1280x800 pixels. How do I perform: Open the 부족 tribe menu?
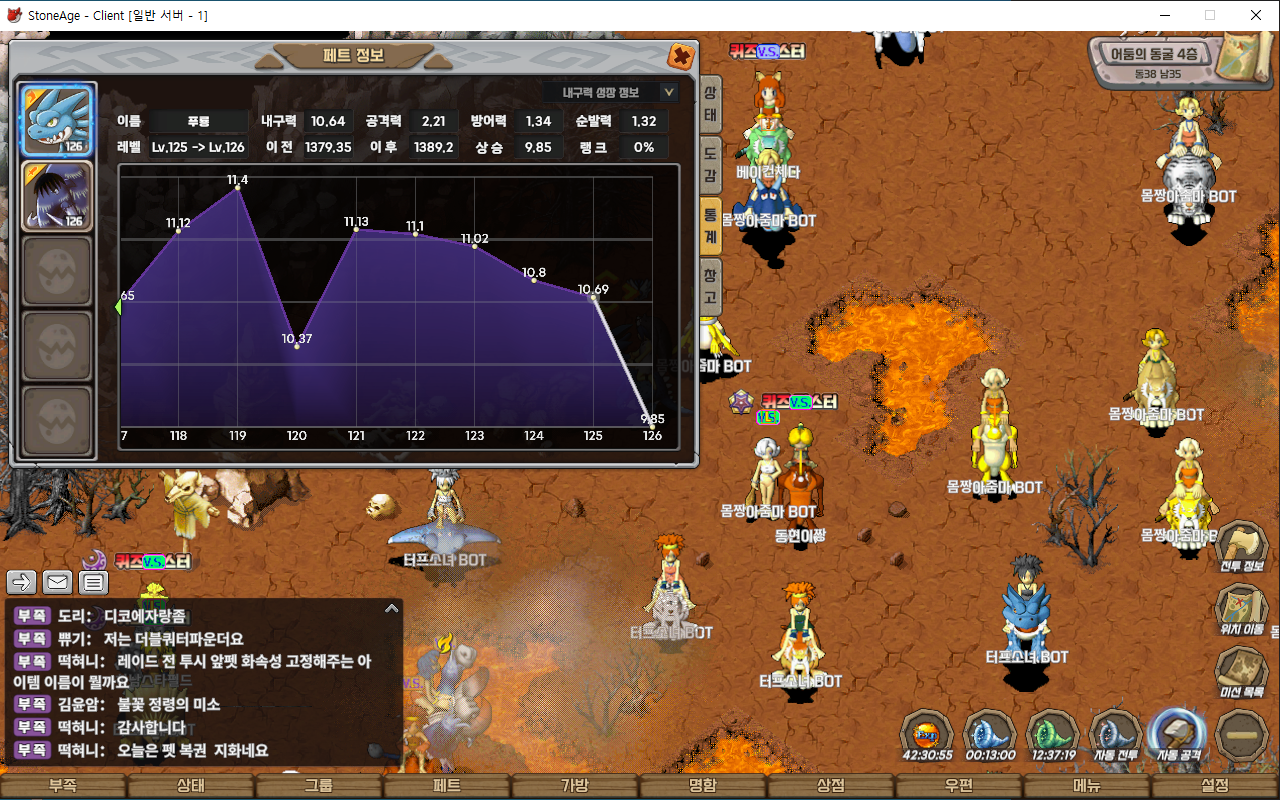(64, 786)
